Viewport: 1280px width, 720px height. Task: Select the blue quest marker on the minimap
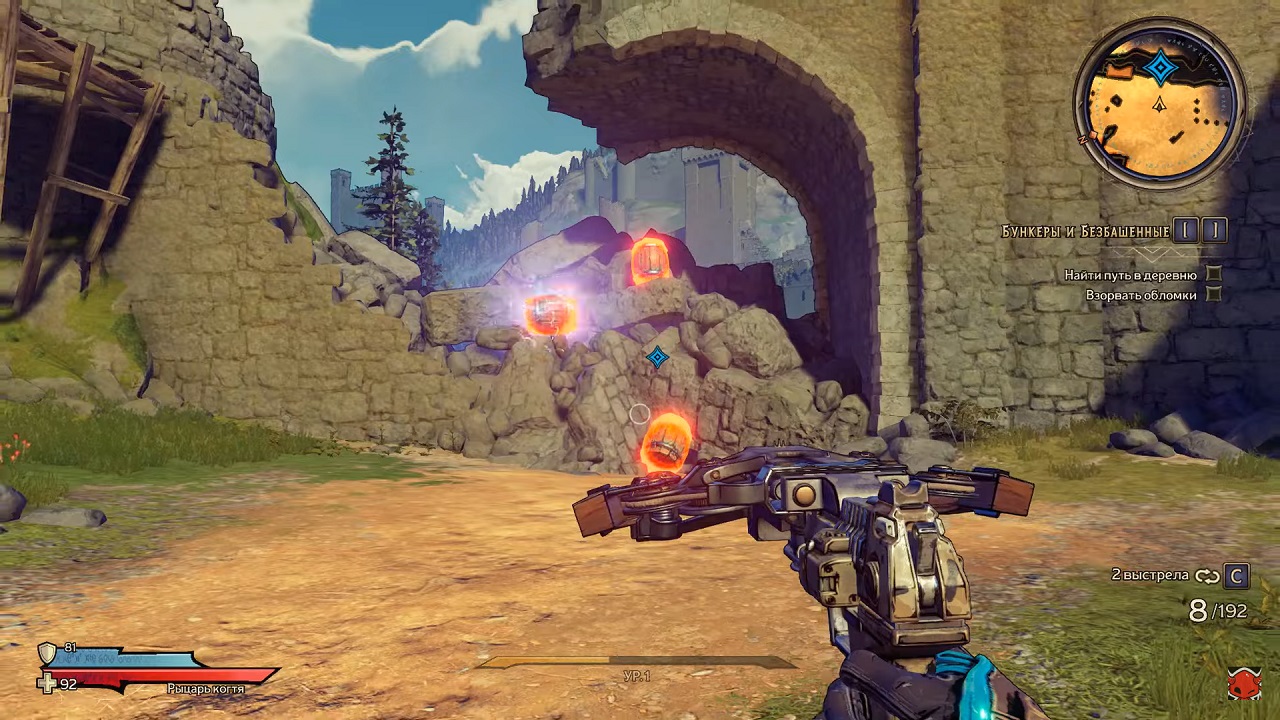click(1160, 68)
